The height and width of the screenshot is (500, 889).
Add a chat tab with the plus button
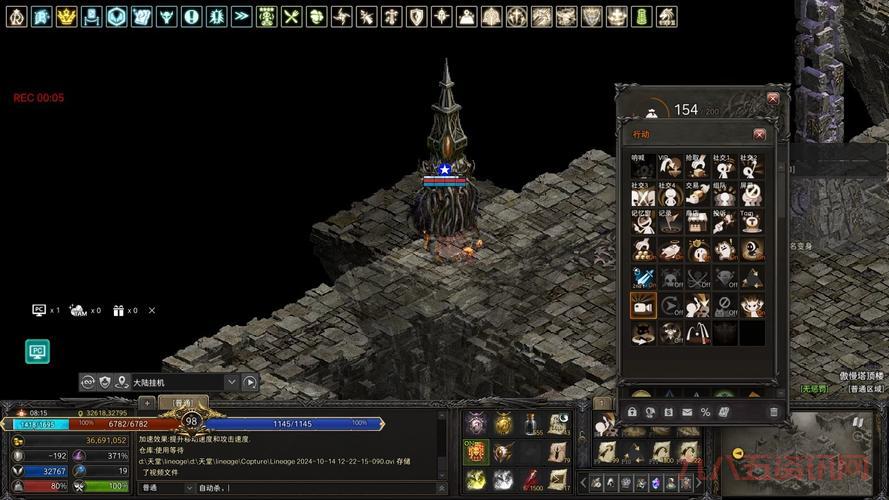click(147, 404)
